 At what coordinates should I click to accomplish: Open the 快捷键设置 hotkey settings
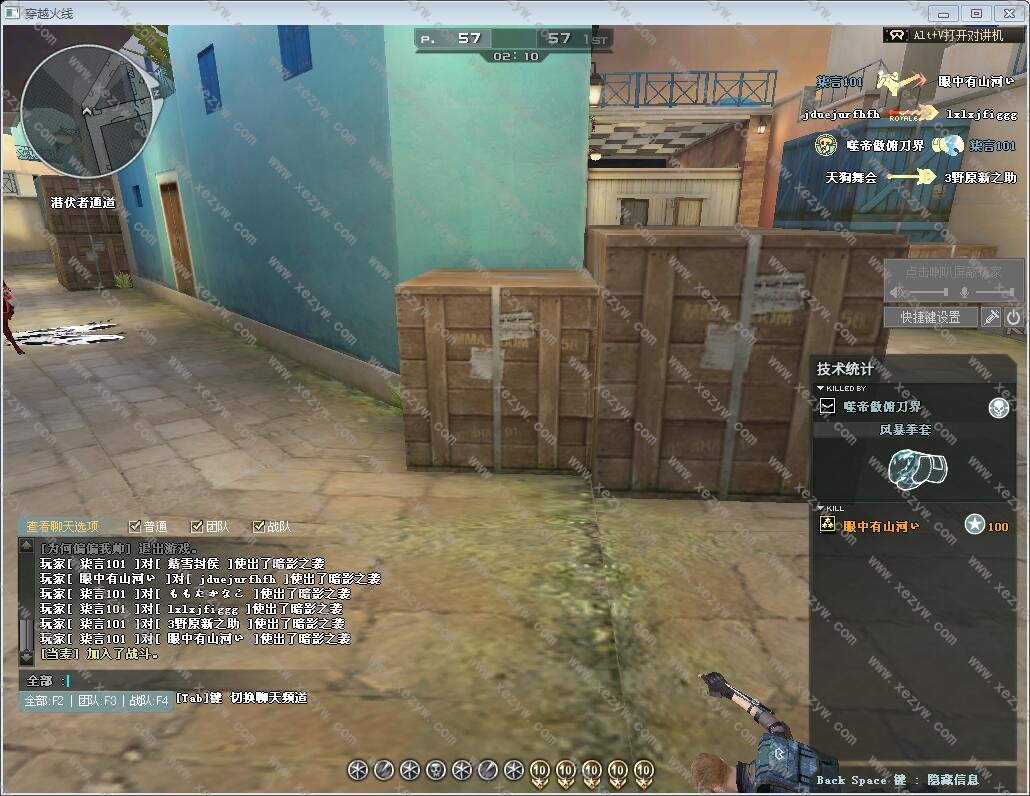click(929, 317)
